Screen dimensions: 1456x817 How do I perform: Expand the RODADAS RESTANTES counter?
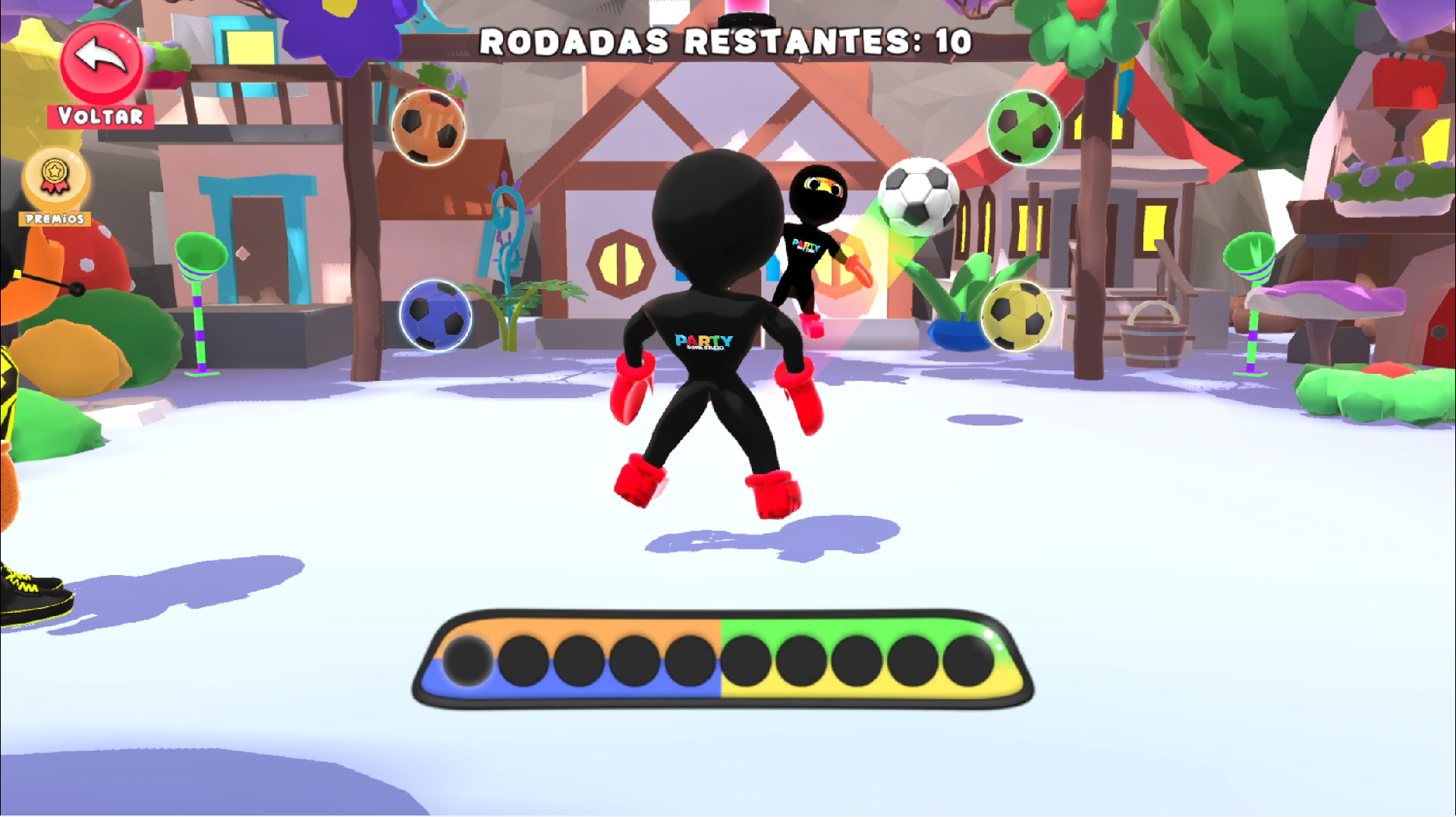[x=727, y=43]
